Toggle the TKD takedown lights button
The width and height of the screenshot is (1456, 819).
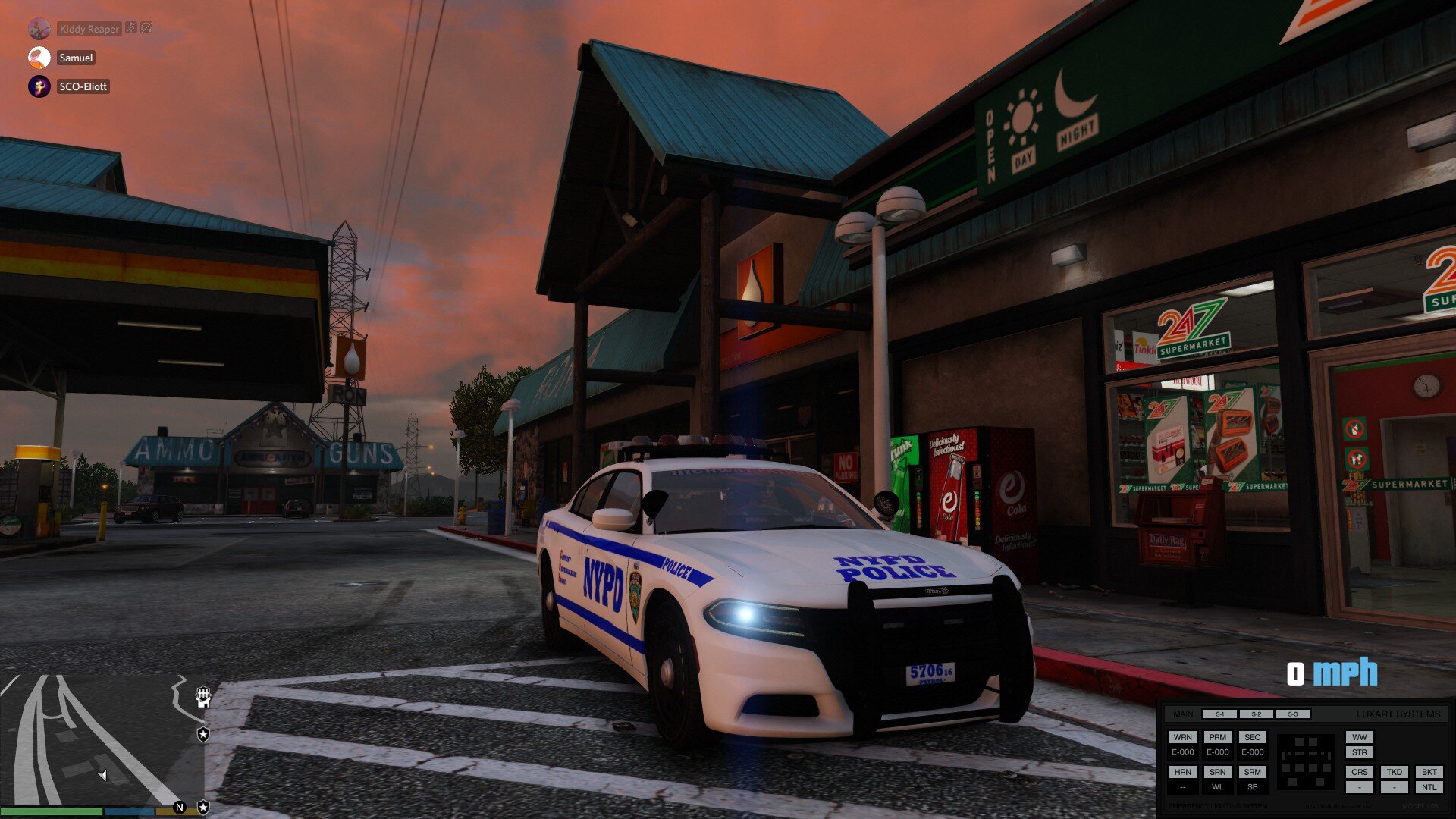(x=1394, y=772)
